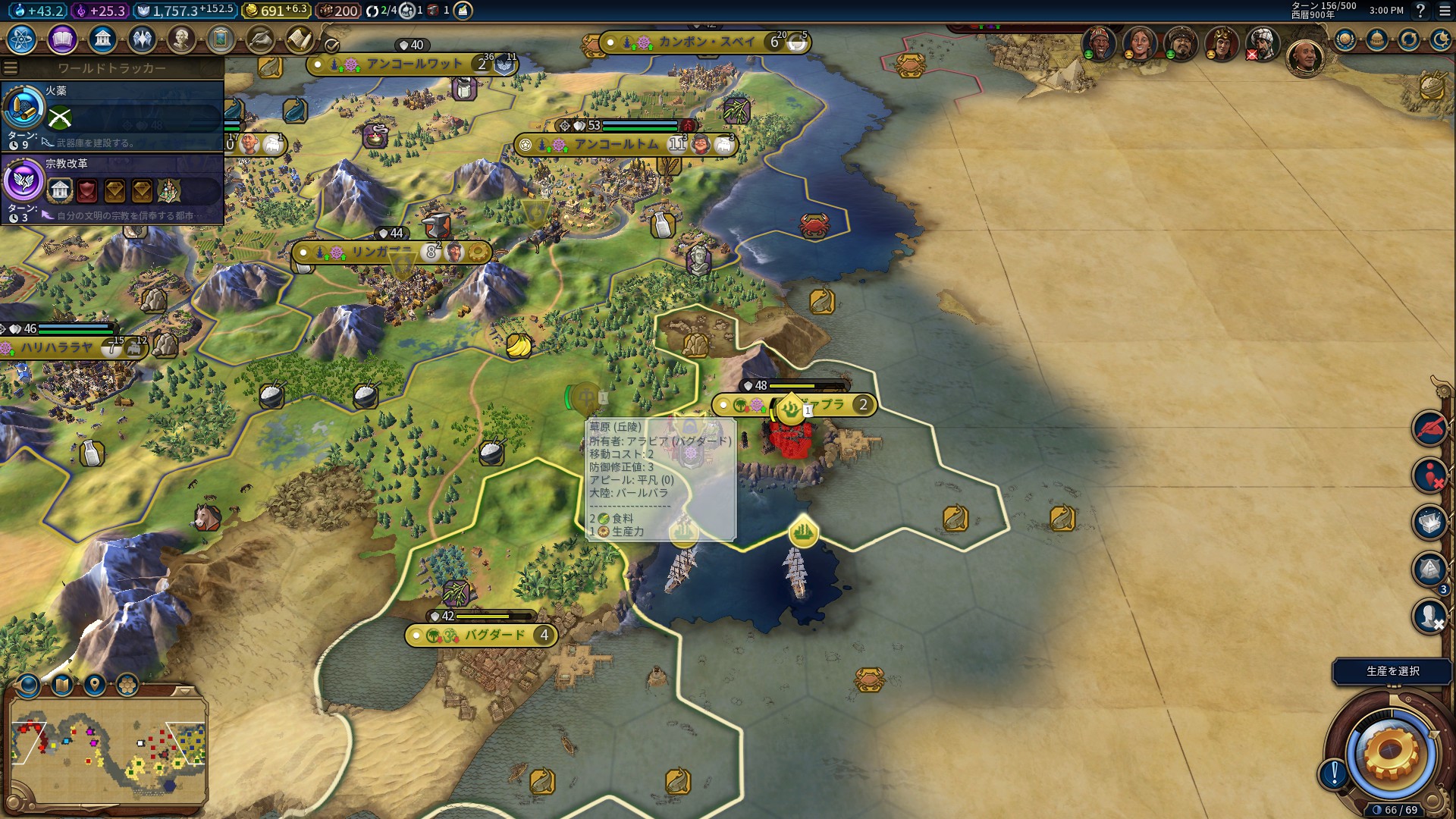Open the technology tree atom icon
The image size is (1456, 819).
click(x=22, y=39)
